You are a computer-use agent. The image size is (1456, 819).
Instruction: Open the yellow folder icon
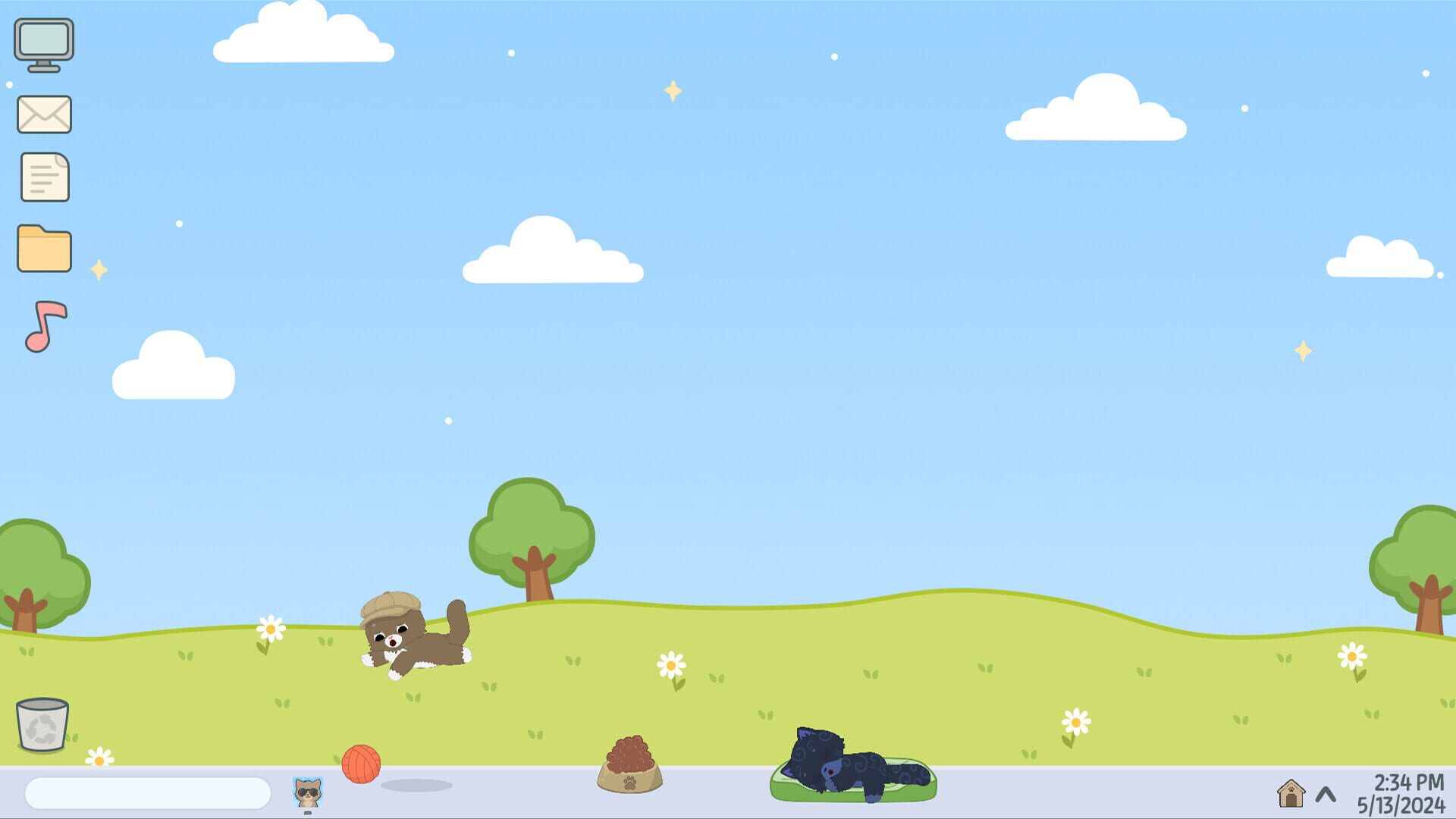coord(43,248)
